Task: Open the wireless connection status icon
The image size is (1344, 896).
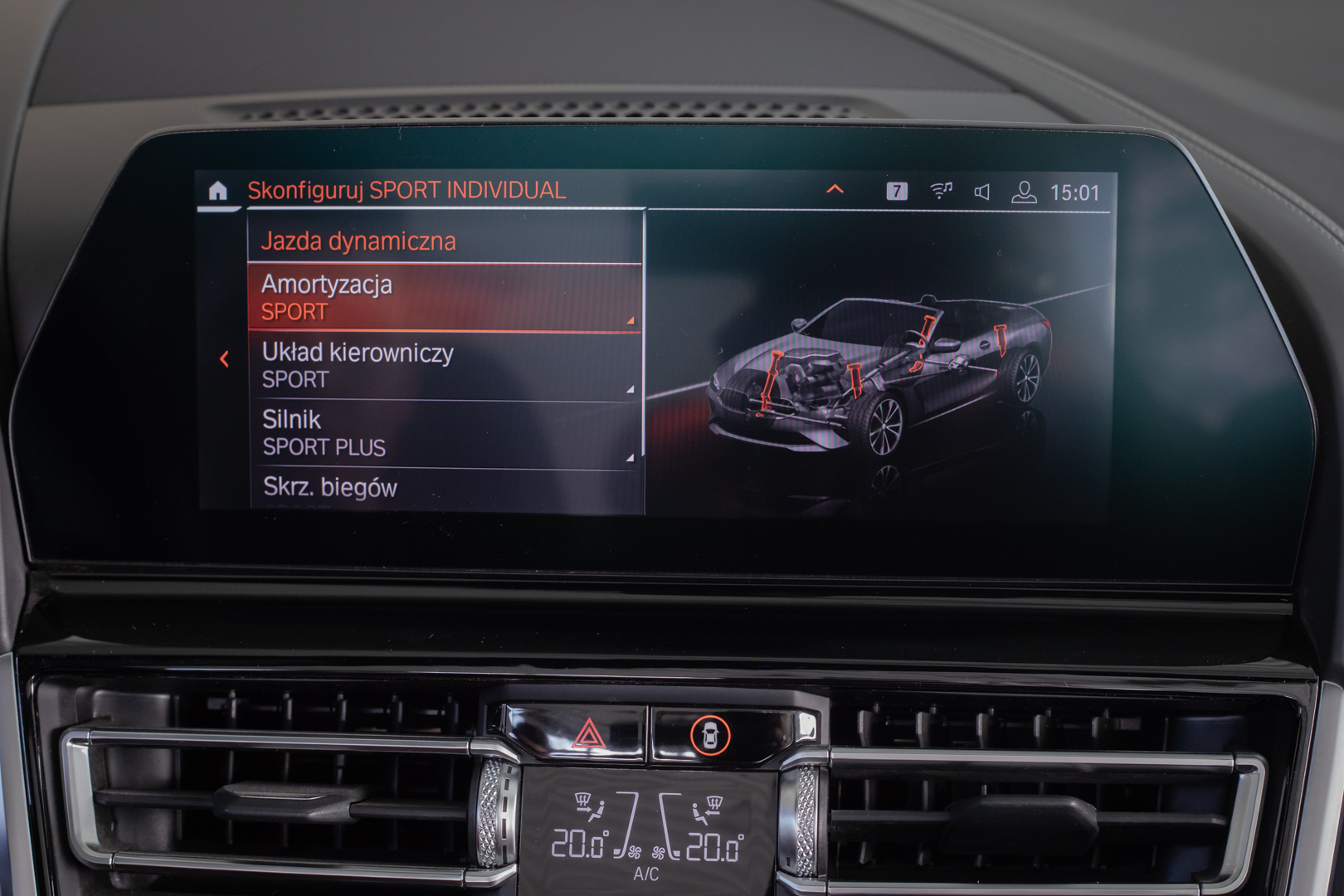Action: (x=941, y=192)
